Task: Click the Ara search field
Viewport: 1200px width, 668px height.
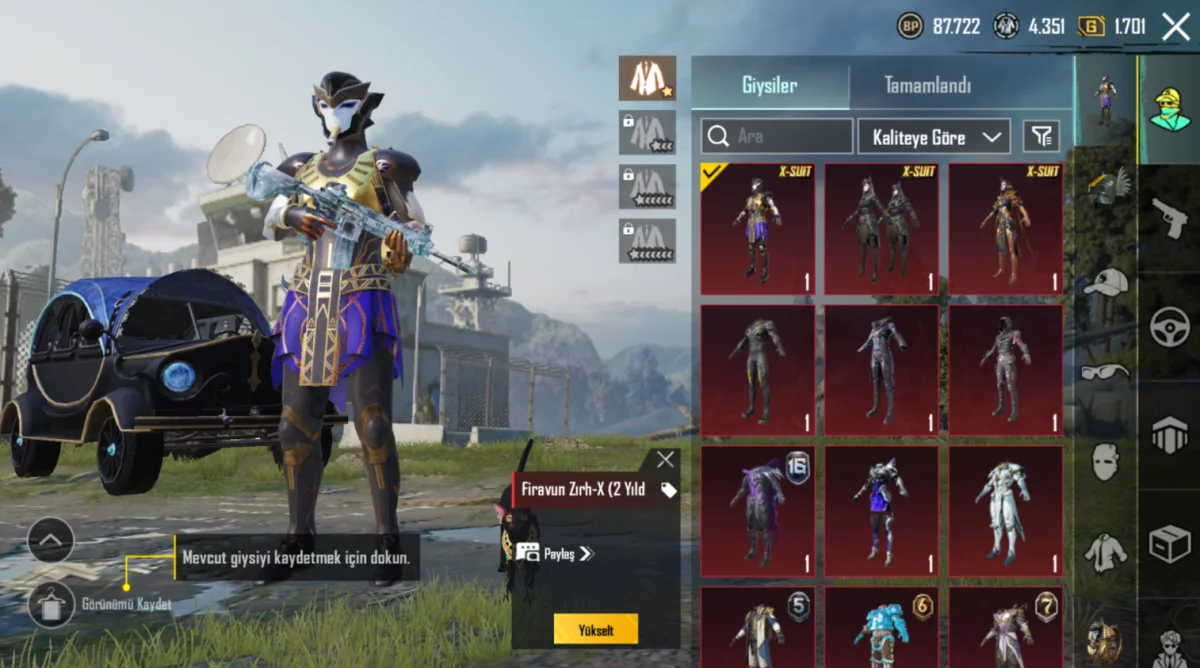Action: (777, 136)
